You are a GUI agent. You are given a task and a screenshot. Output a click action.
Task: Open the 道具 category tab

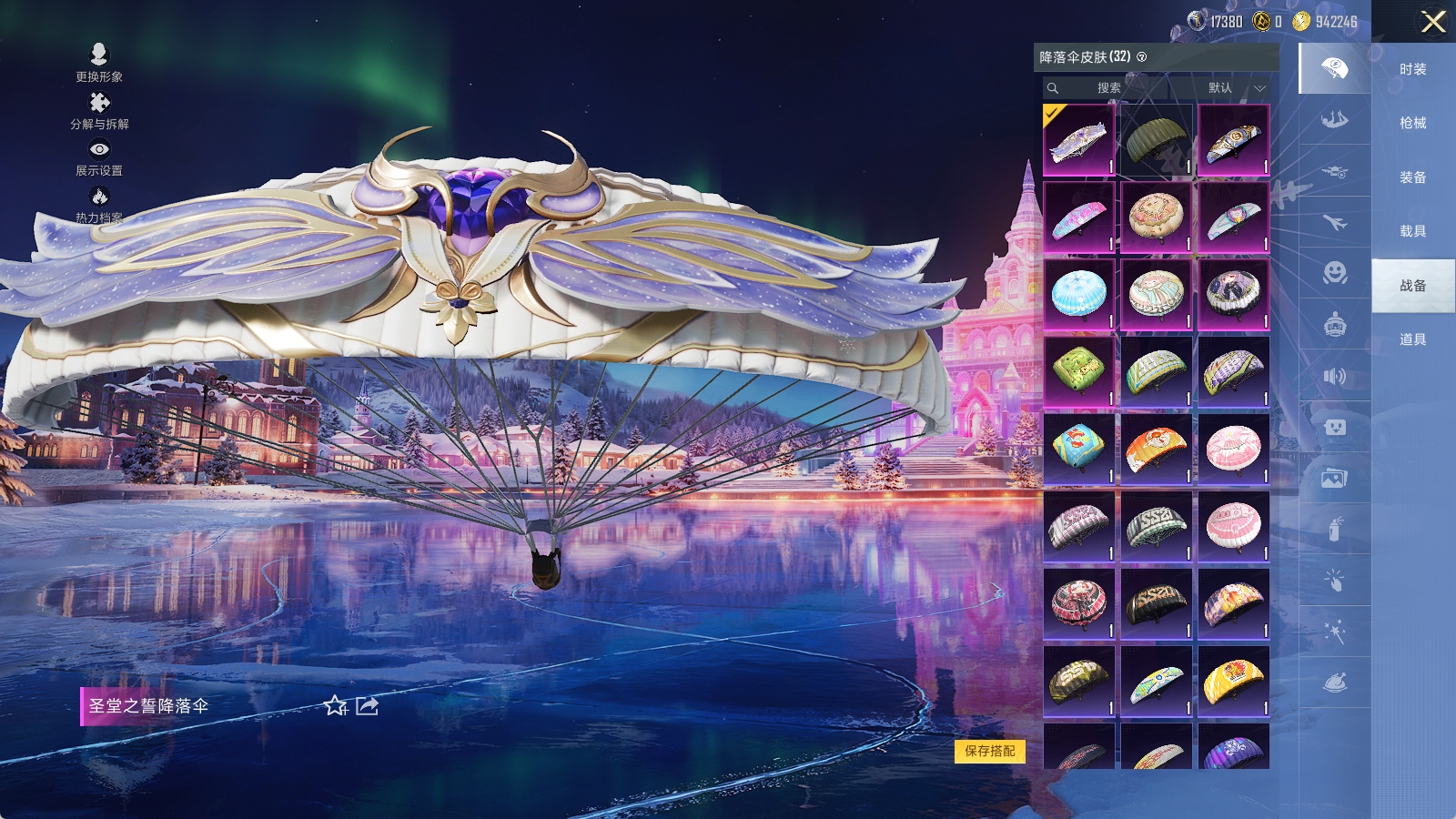(1412, 339)
